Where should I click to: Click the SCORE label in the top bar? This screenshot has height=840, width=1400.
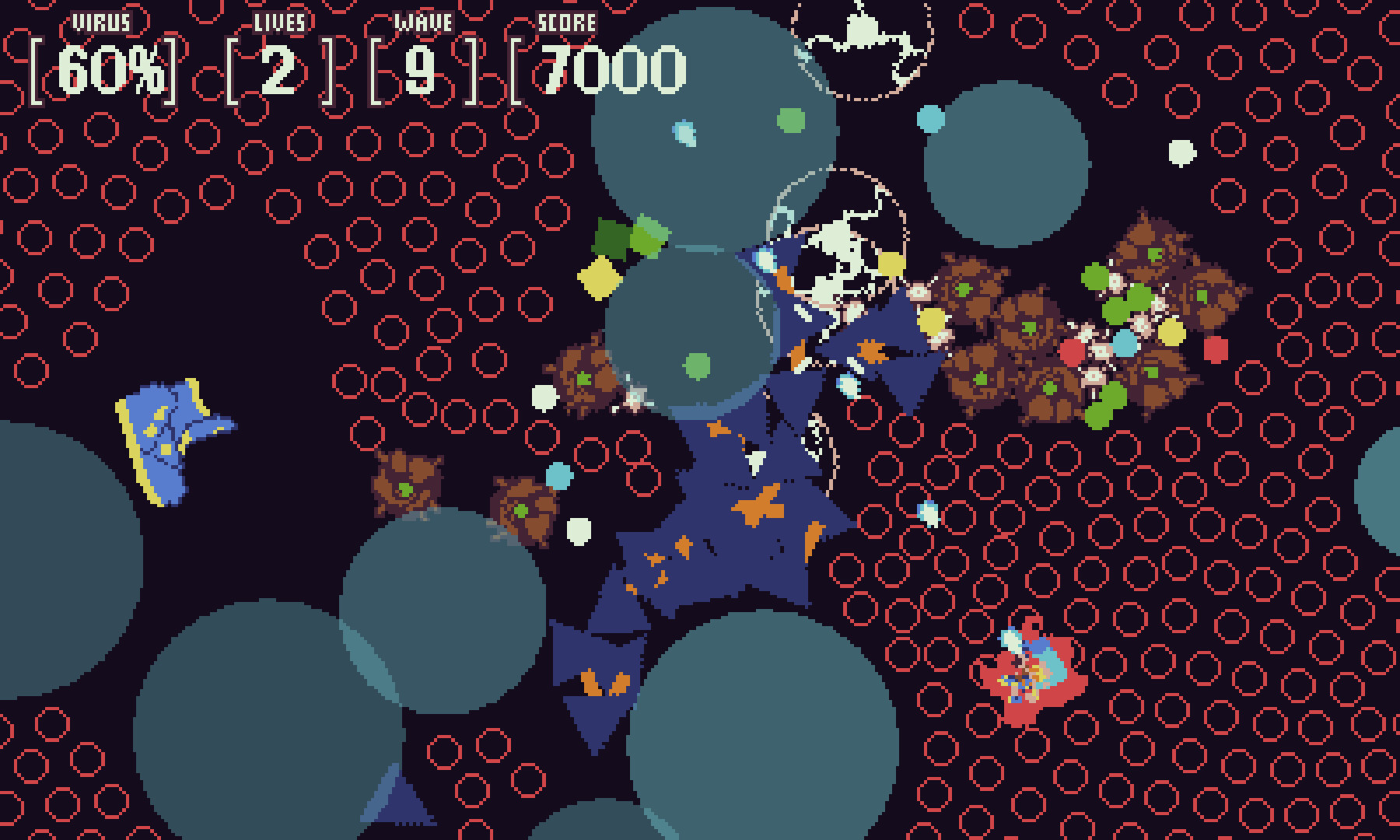pyautogui.click(x=568, y=23)
